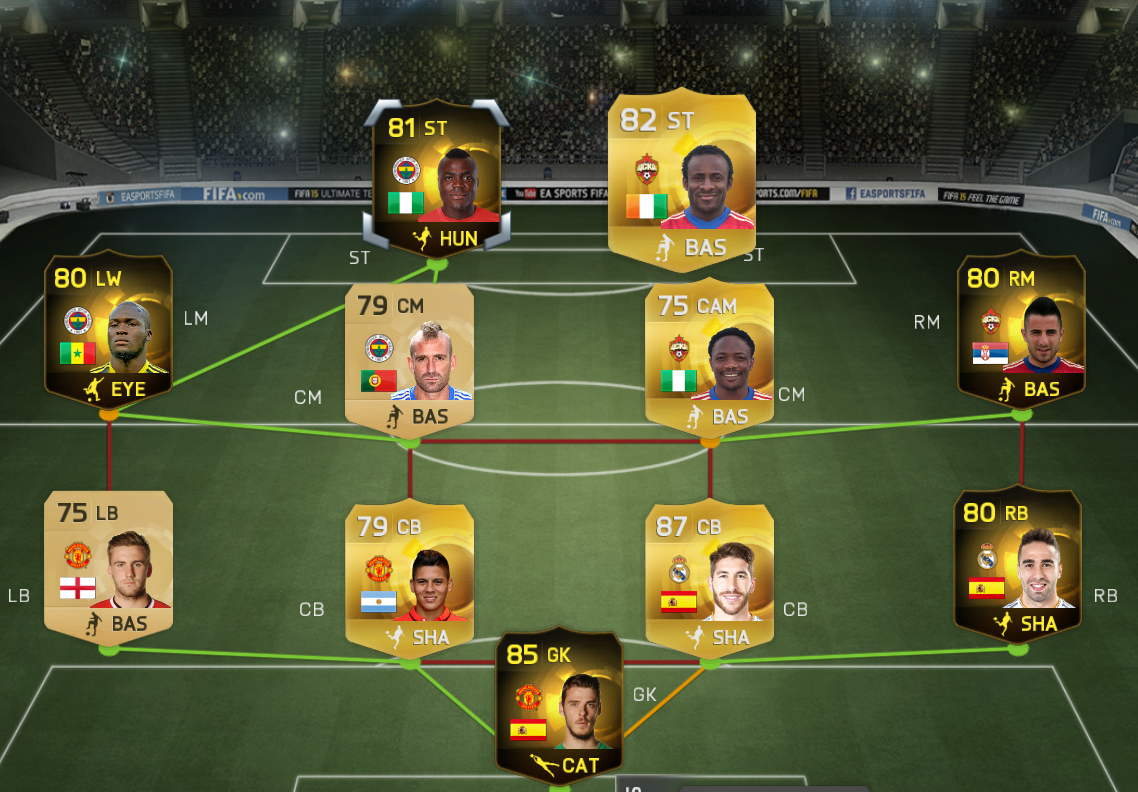
Task: Click the 75 CAM player card
Action: [710, 358]
